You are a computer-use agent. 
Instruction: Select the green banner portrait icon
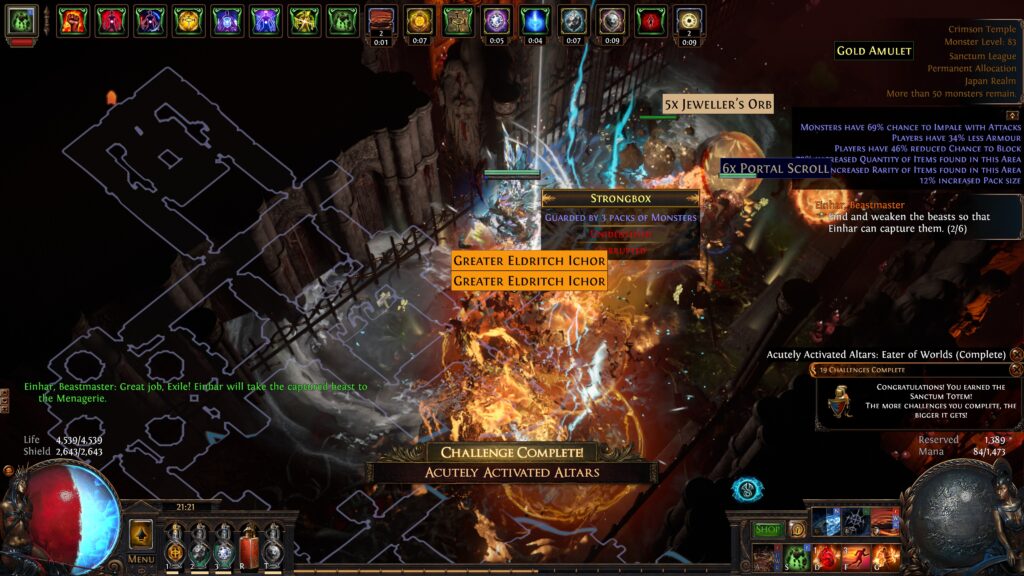click(22, 20)
